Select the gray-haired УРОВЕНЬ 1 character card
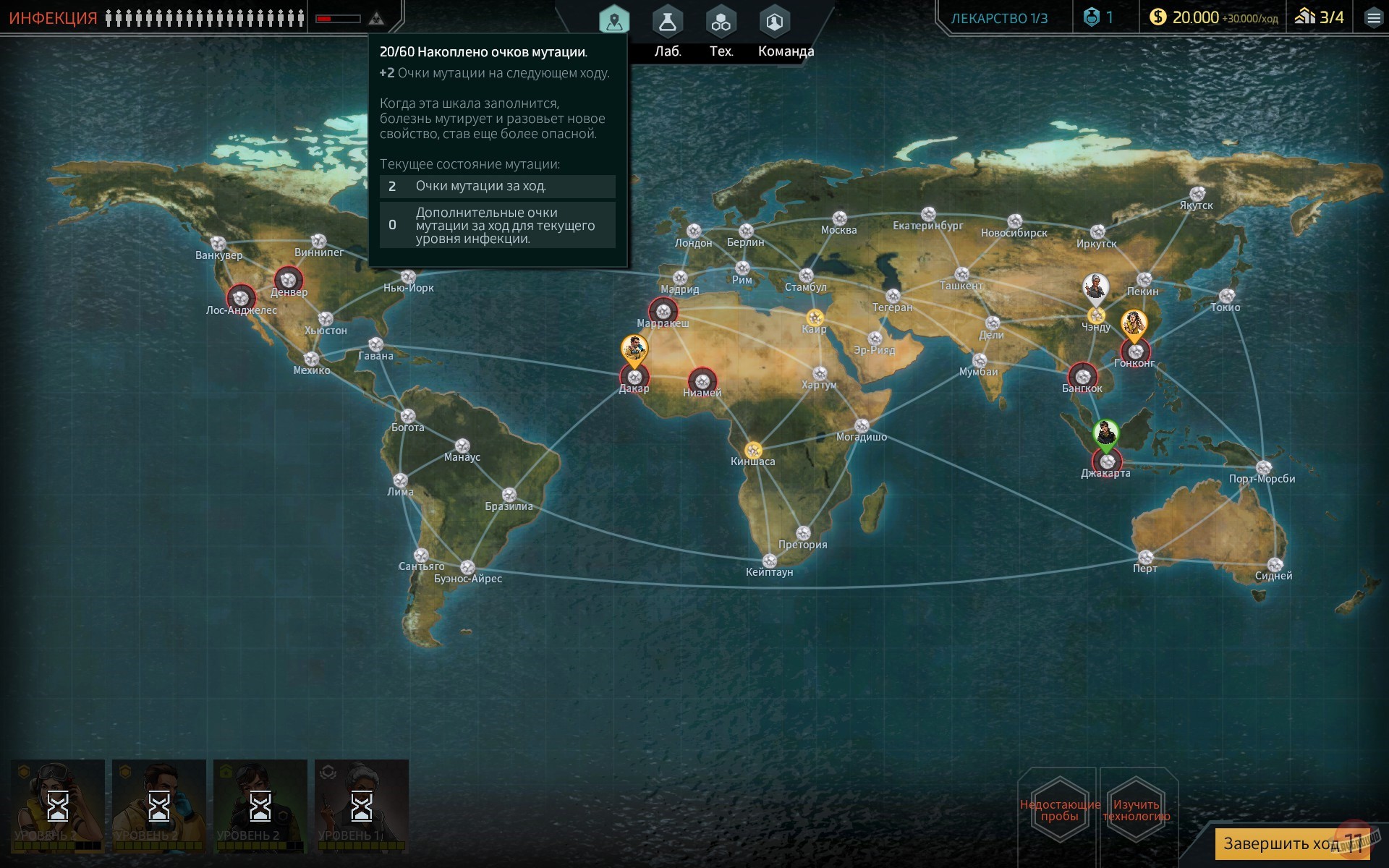 click(361, 805)
